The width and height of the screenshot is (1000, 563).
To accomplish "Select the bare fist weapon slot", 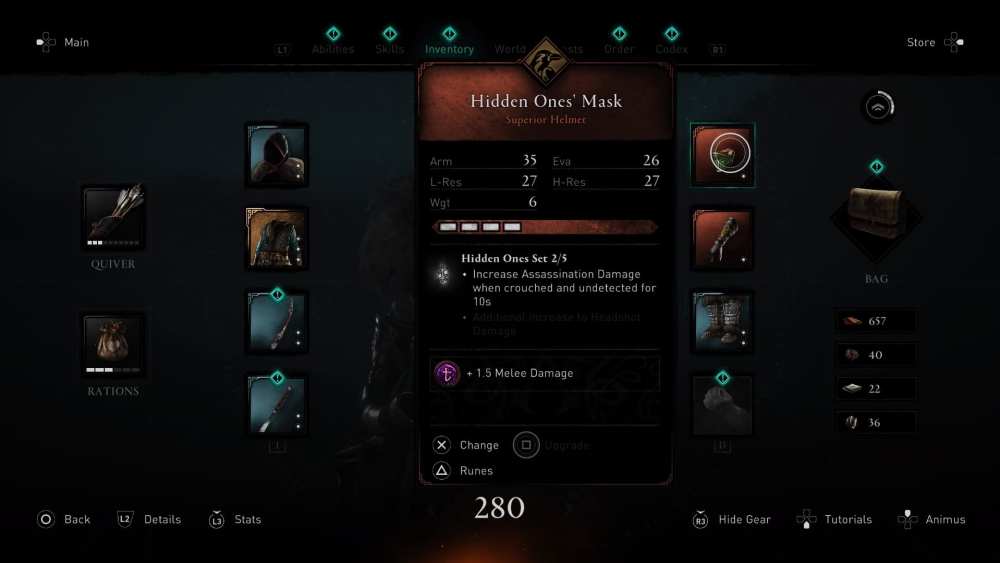I will 722,405.
